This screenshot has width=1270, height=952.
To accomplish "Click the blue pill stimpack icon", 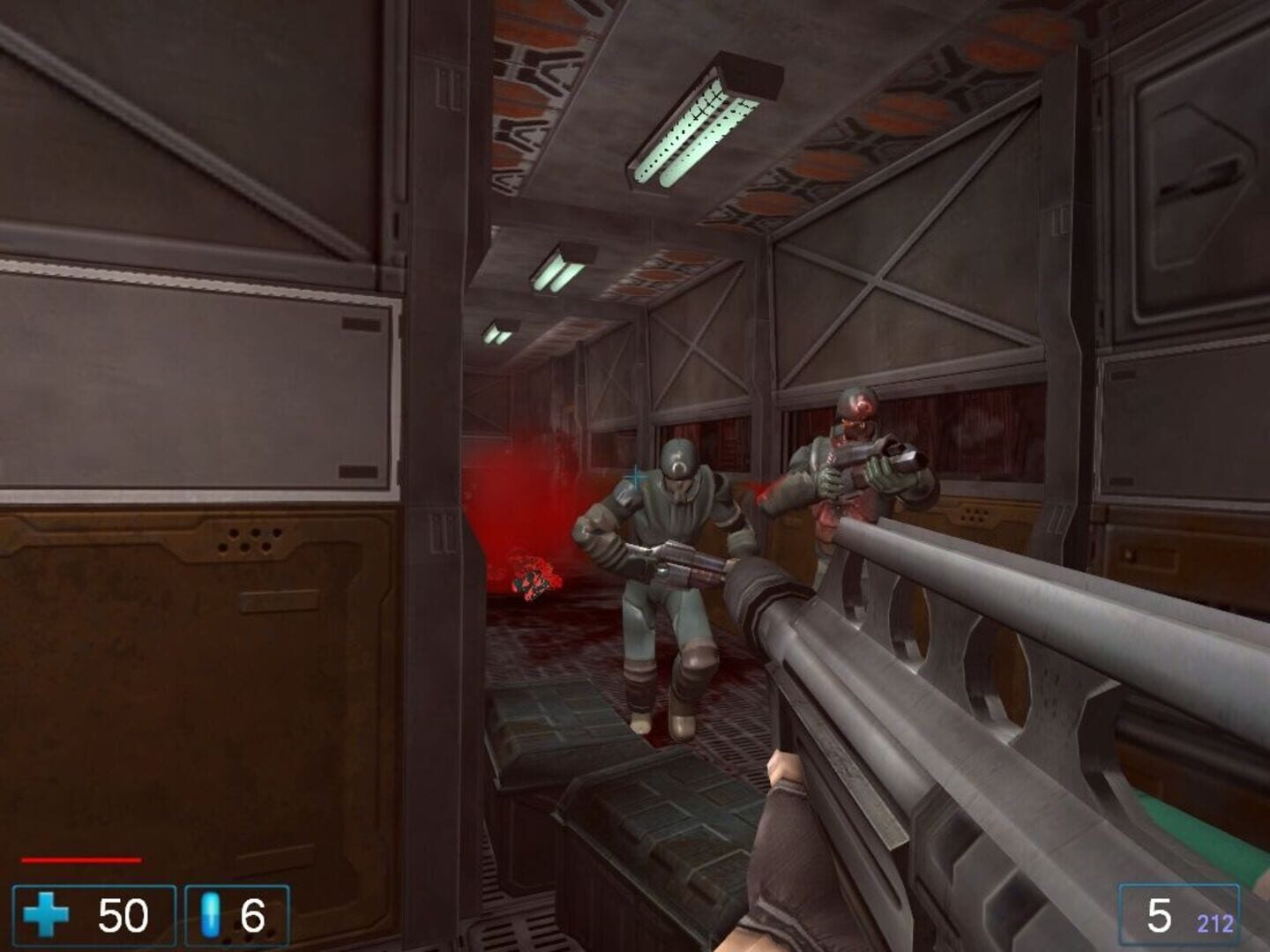I will point(209,917).
